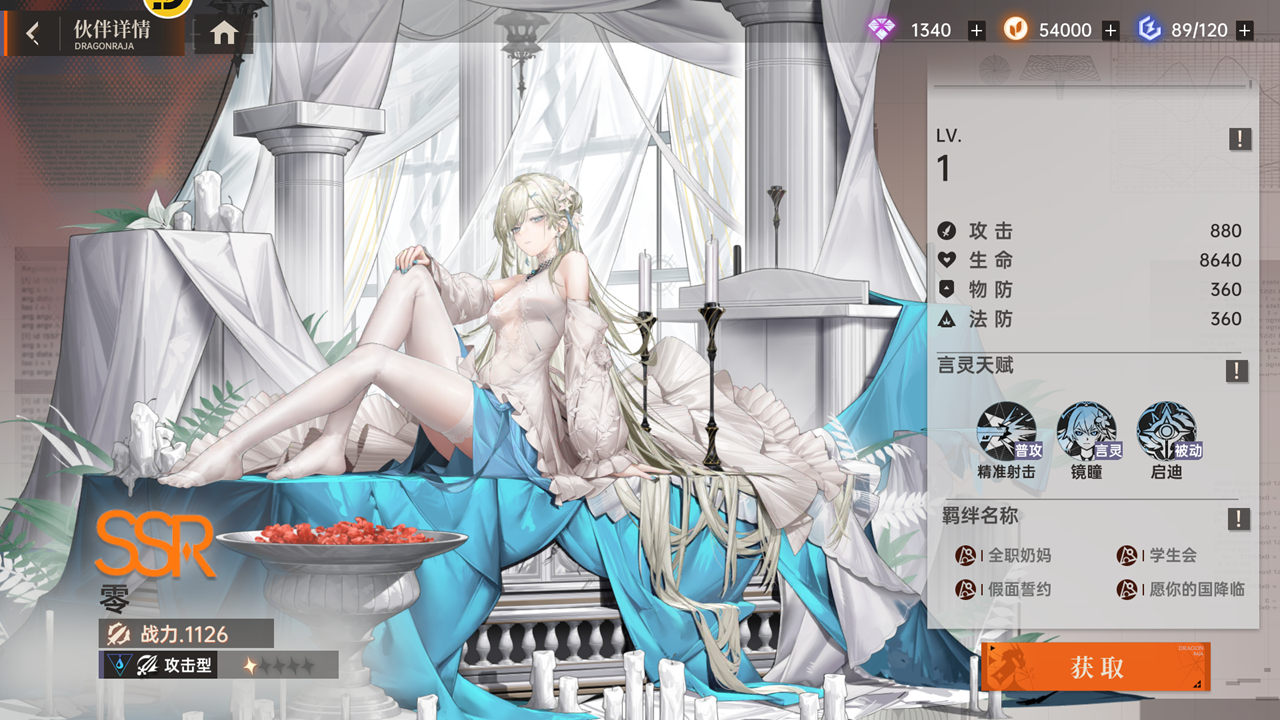Screen dimensions: 1280x720
Task: View the 学生会 bond
Action: [x=1158, y=555]
